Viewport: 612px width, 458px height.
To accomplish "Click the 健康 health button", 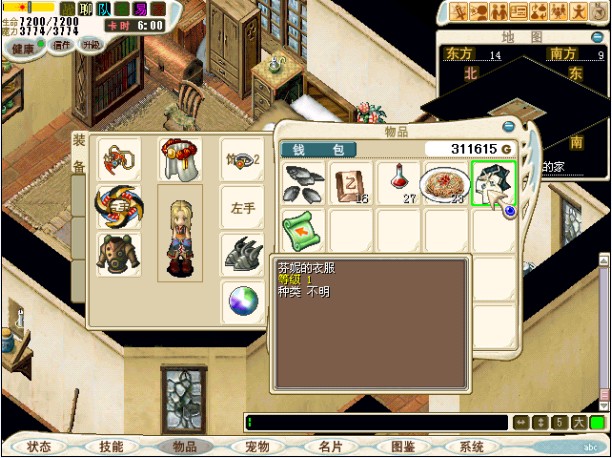I will click(x=24, y=46).
